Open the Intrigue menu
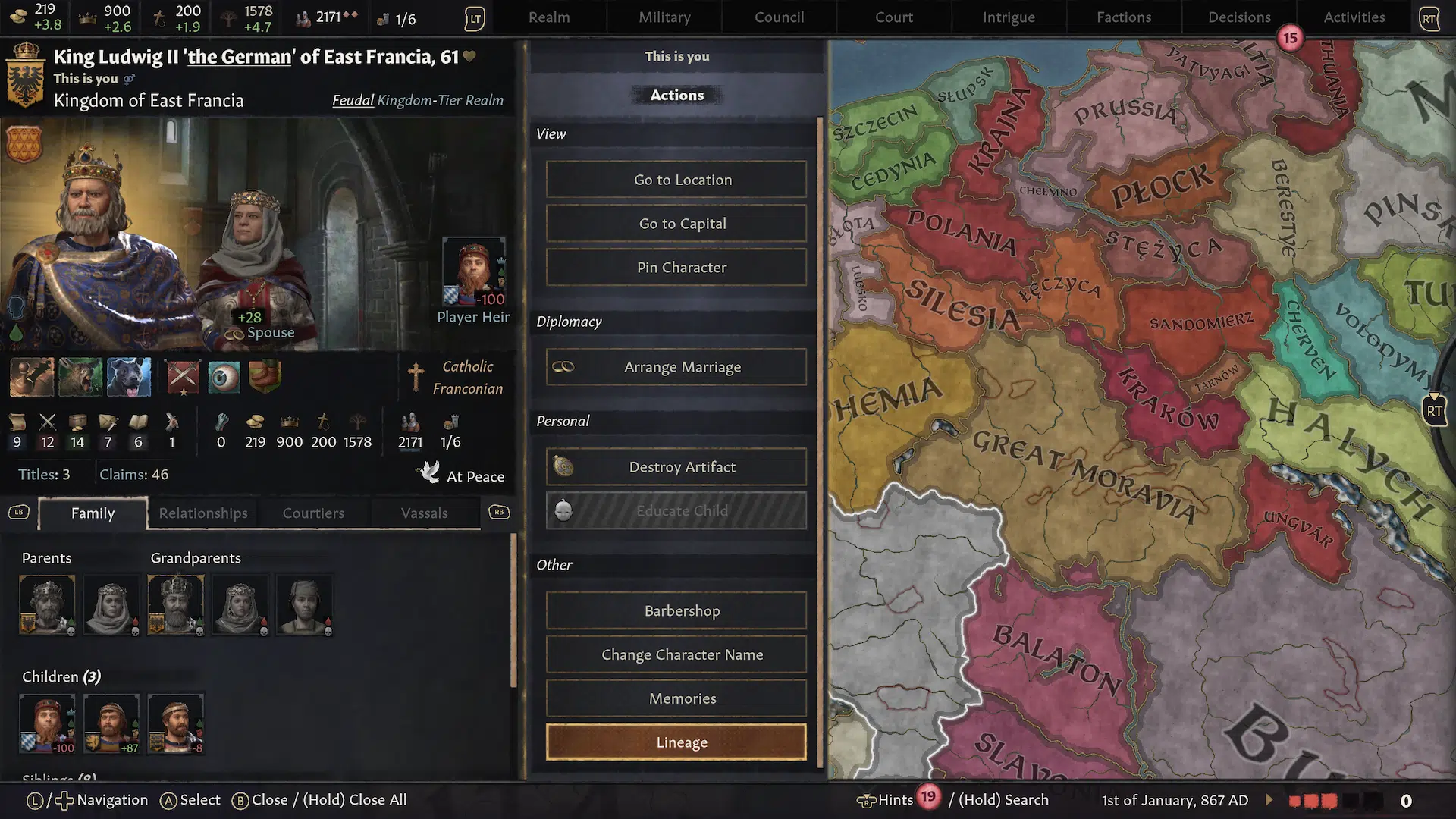 tap(1009, 17)
